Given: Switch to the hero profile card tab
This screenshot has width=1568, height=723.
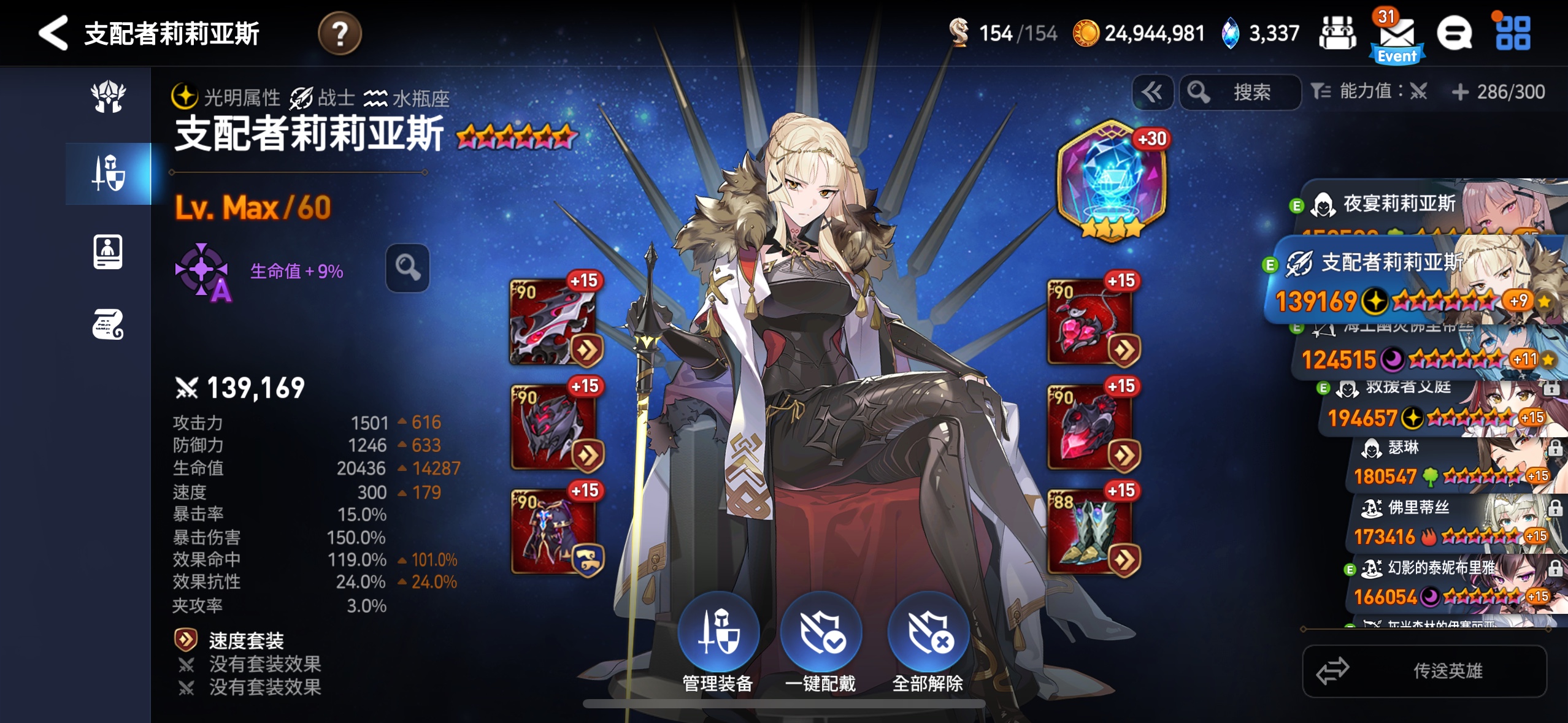Looking at the screenshot, I should (108, 251).
